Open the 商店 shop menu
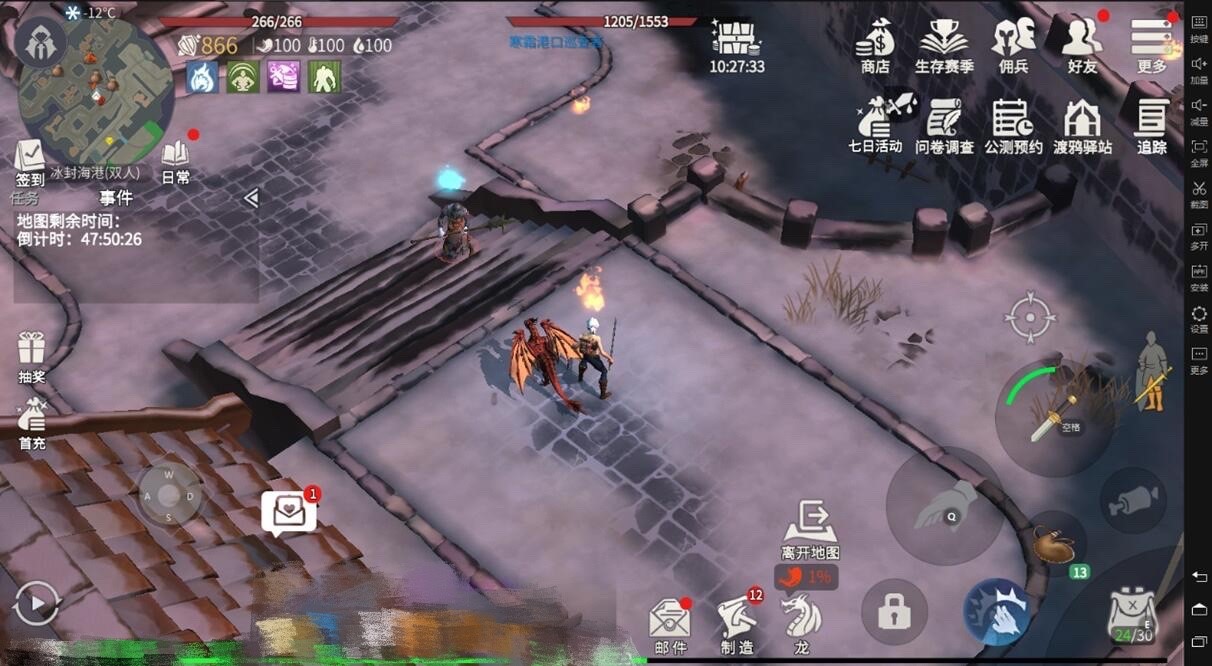The height and width of the screenshot is (666, 1212). pyautogui.click(x=875, y=43)
